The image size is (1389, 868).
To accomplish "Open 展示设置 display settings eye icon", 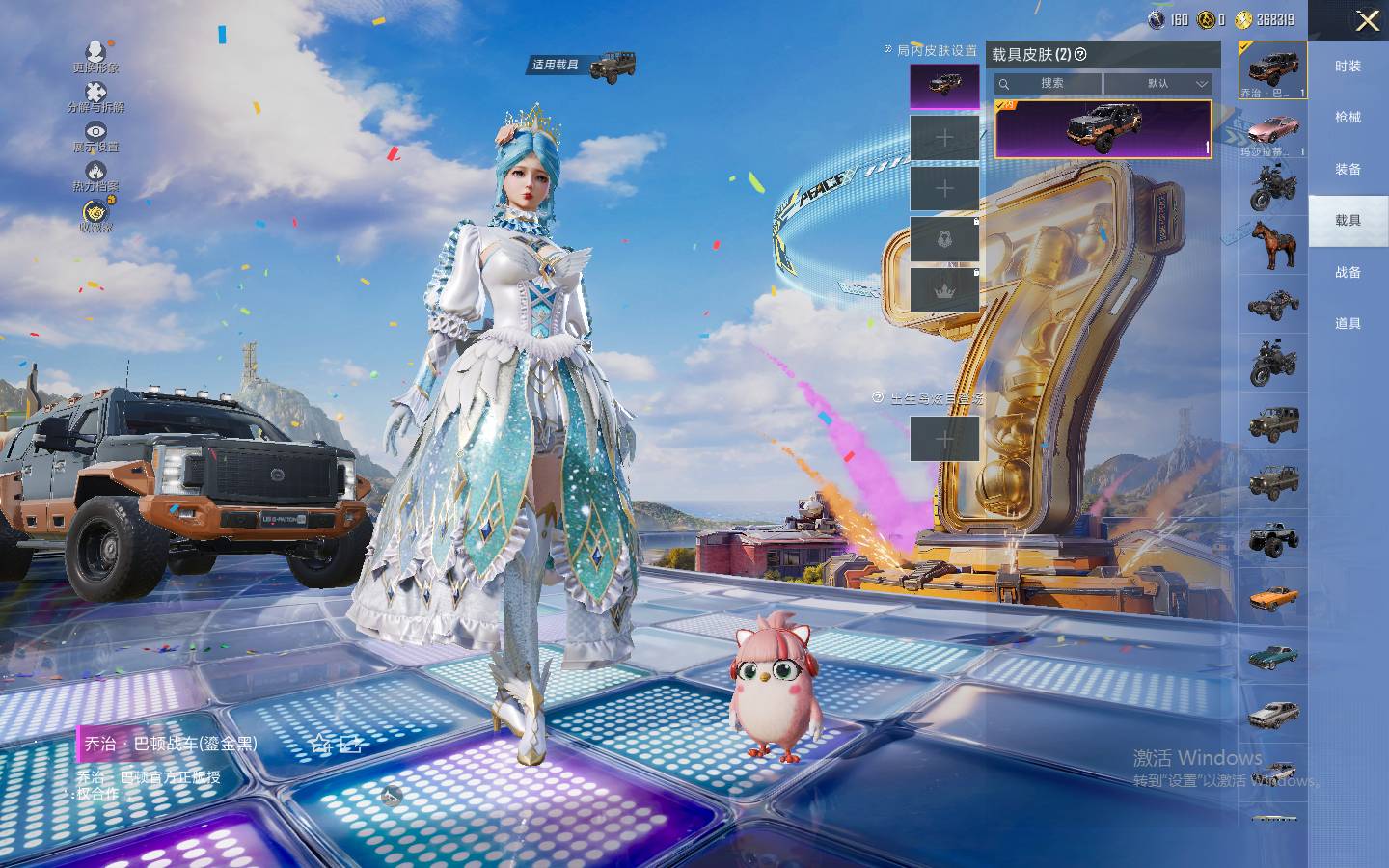I will click(95, 136).
